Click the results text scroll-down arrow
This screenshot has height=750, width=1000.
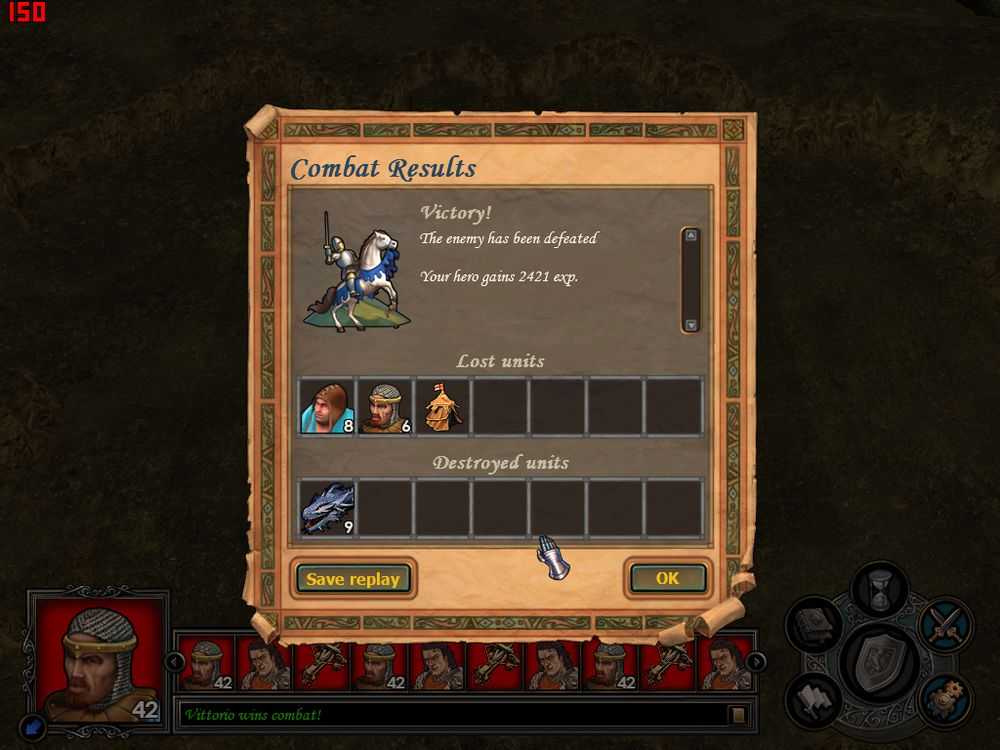(x=690, y=324)
